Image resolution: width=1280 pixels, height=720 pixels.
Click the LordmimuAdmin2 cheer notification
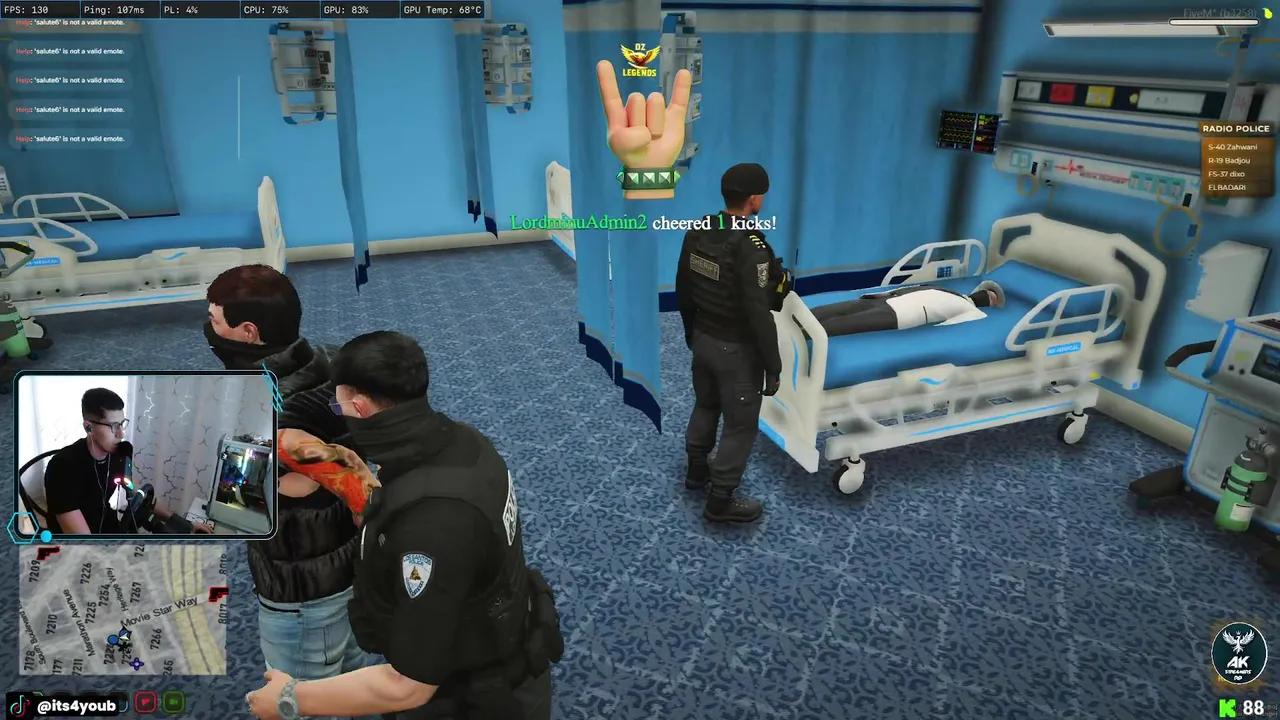tap(643, 222)
